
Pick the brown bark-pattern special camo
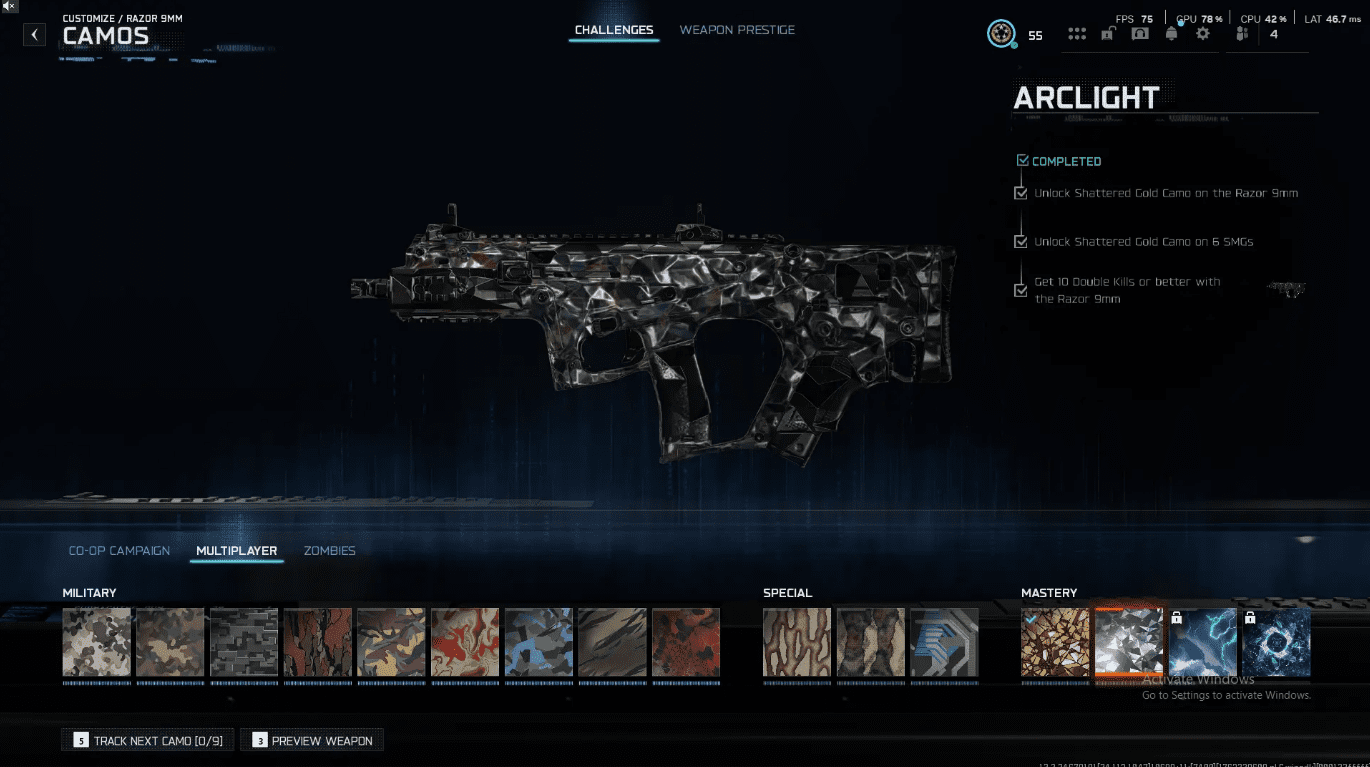[797, 642]
